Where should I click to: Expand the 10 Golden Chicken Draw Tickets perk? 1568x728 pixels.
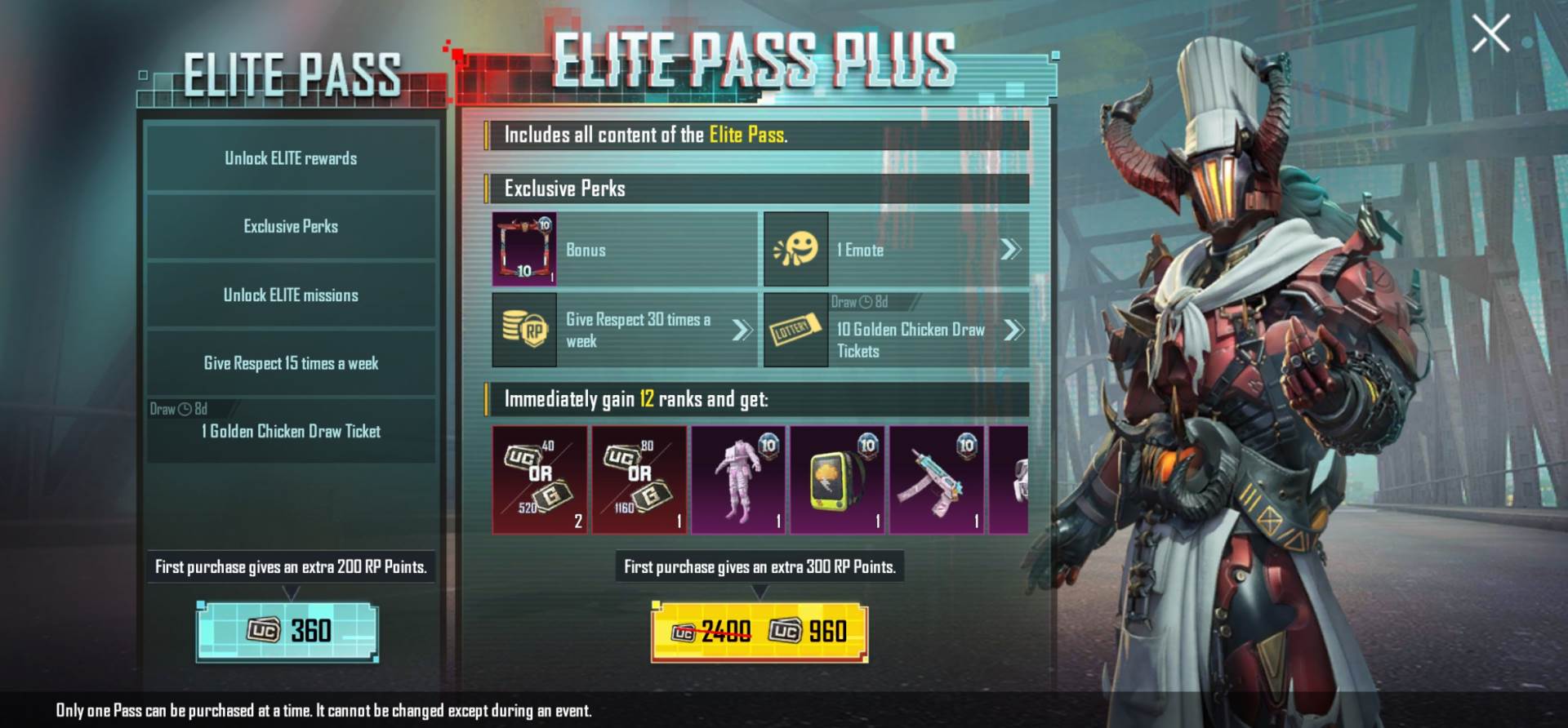pos(1013,331)
